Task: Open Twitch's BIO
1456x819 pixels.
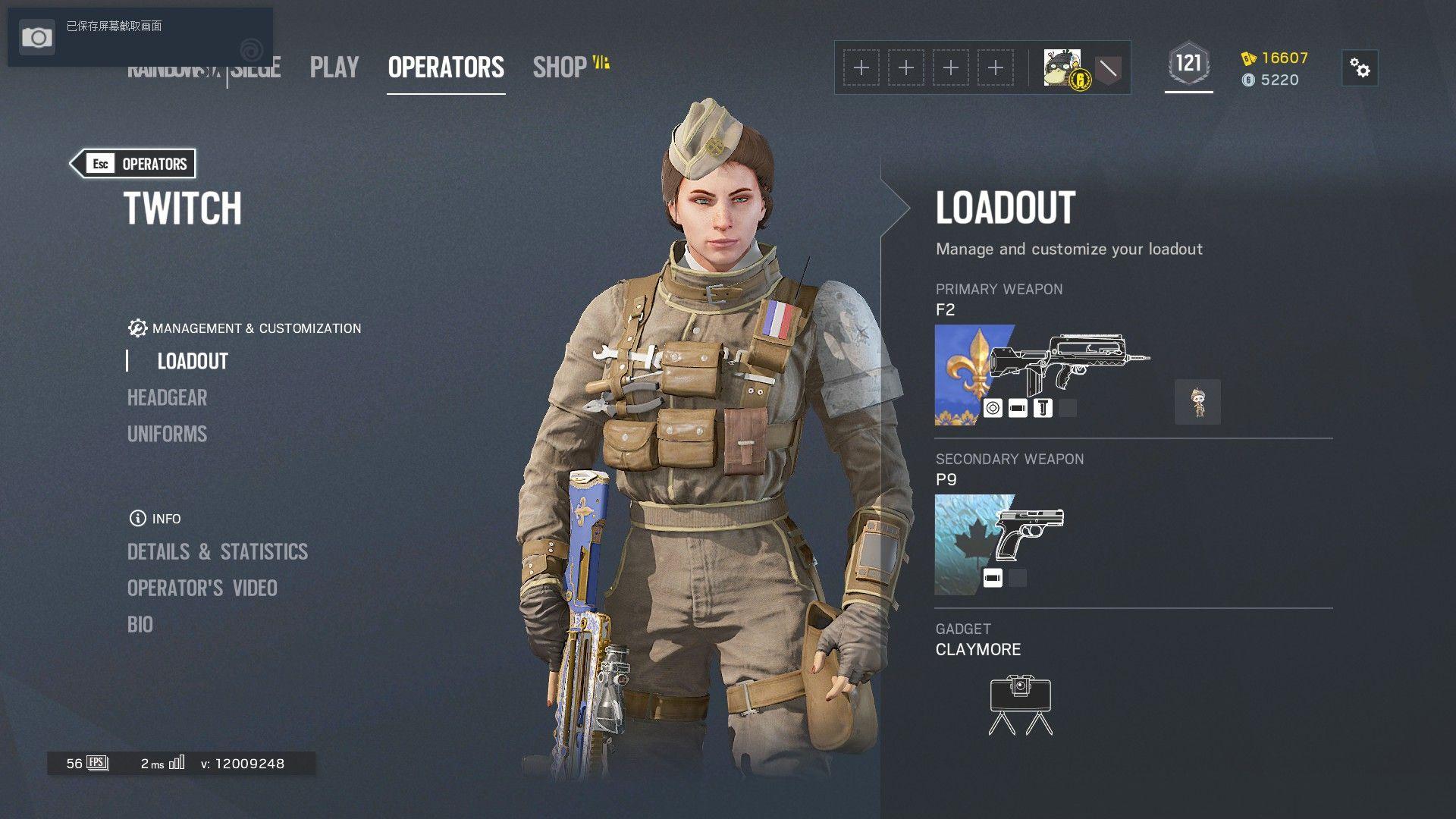Action: tap(140, 624)
